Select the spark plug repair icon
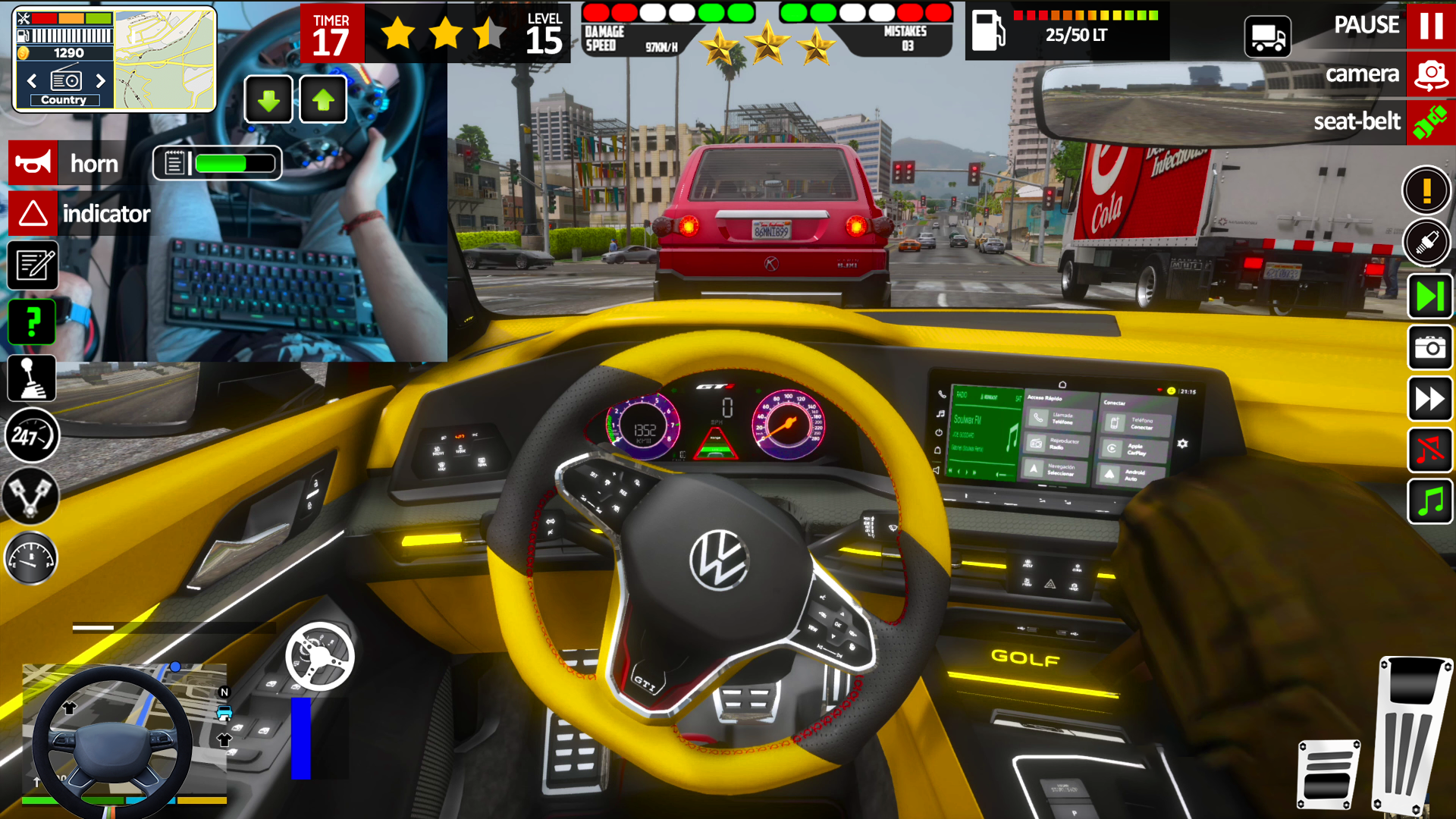1456x819 pixels. (1428, 243)
